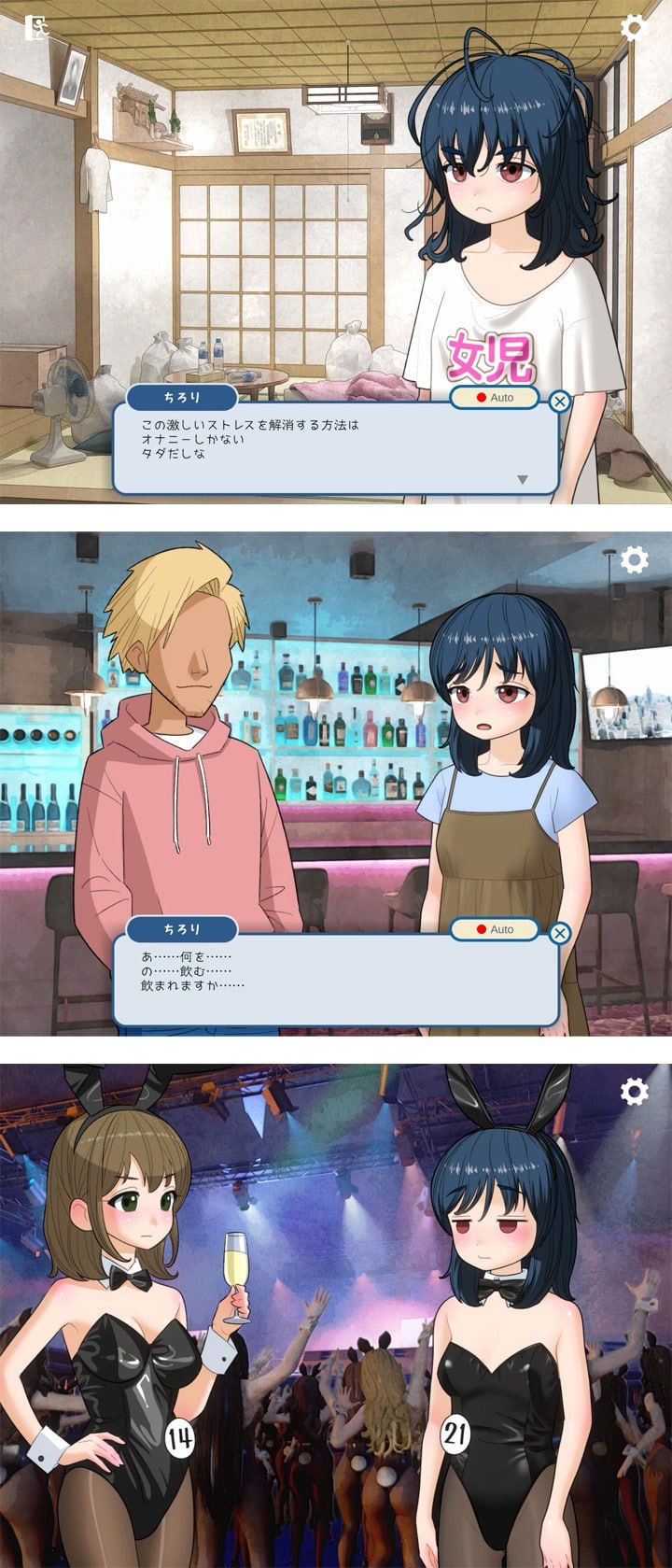The width and height of the screenshot is (672, 1568).
Task: Toggle Auto mode in the tatami room dialogue
Action: 494,398
